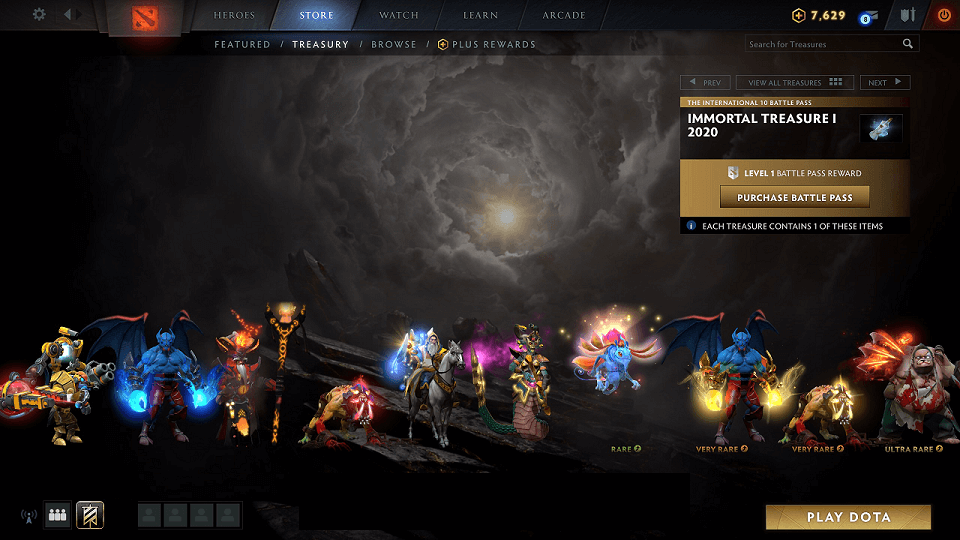960x540 pixels.
Task: Open the shards balance showing 7,629
Action: pyautogui.click(x=819, y=16)
